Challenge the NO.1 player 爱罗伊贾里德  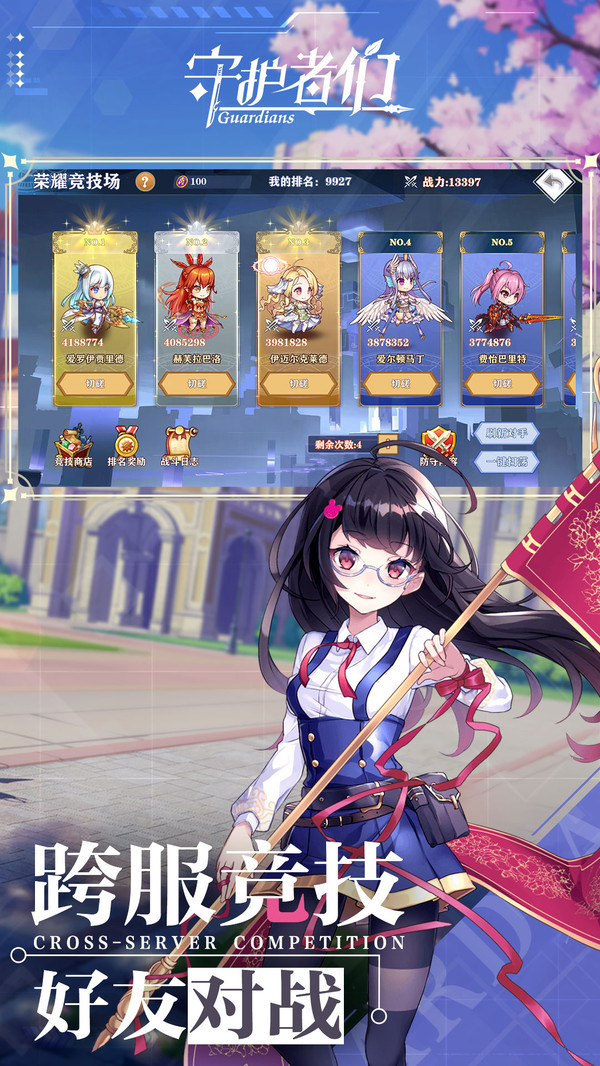95,383
